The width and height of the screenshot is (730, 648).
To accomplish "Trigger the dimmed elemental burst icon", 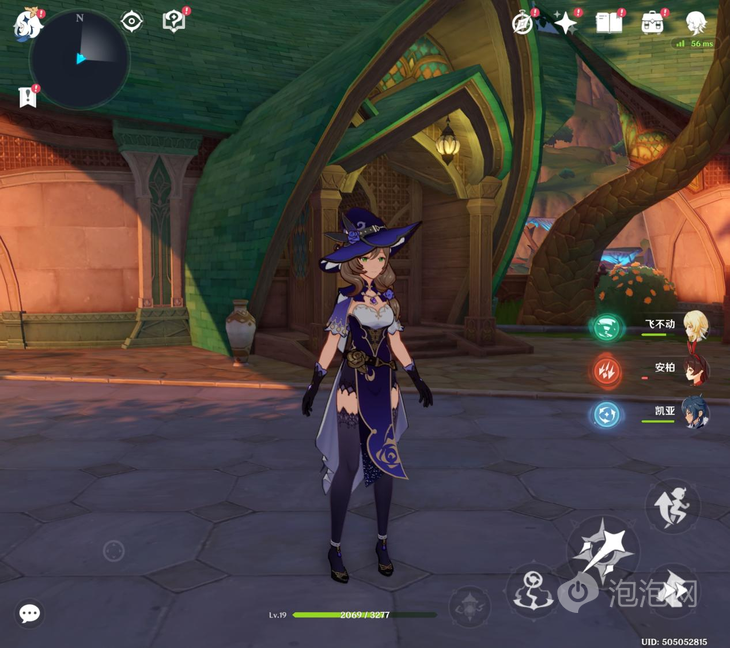I will click(x=468, y=606).
